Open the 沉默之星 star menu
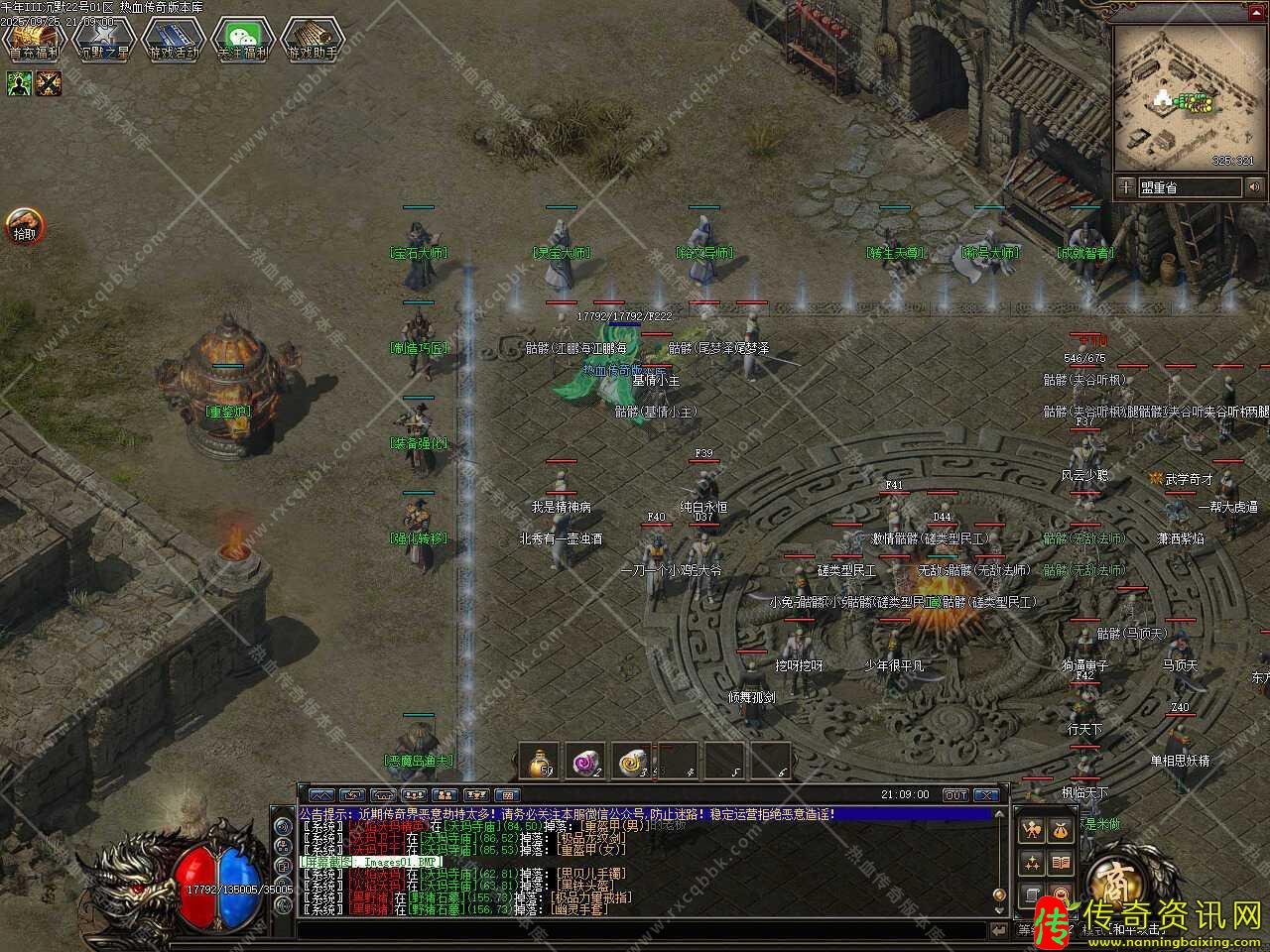 click(104, 40)
